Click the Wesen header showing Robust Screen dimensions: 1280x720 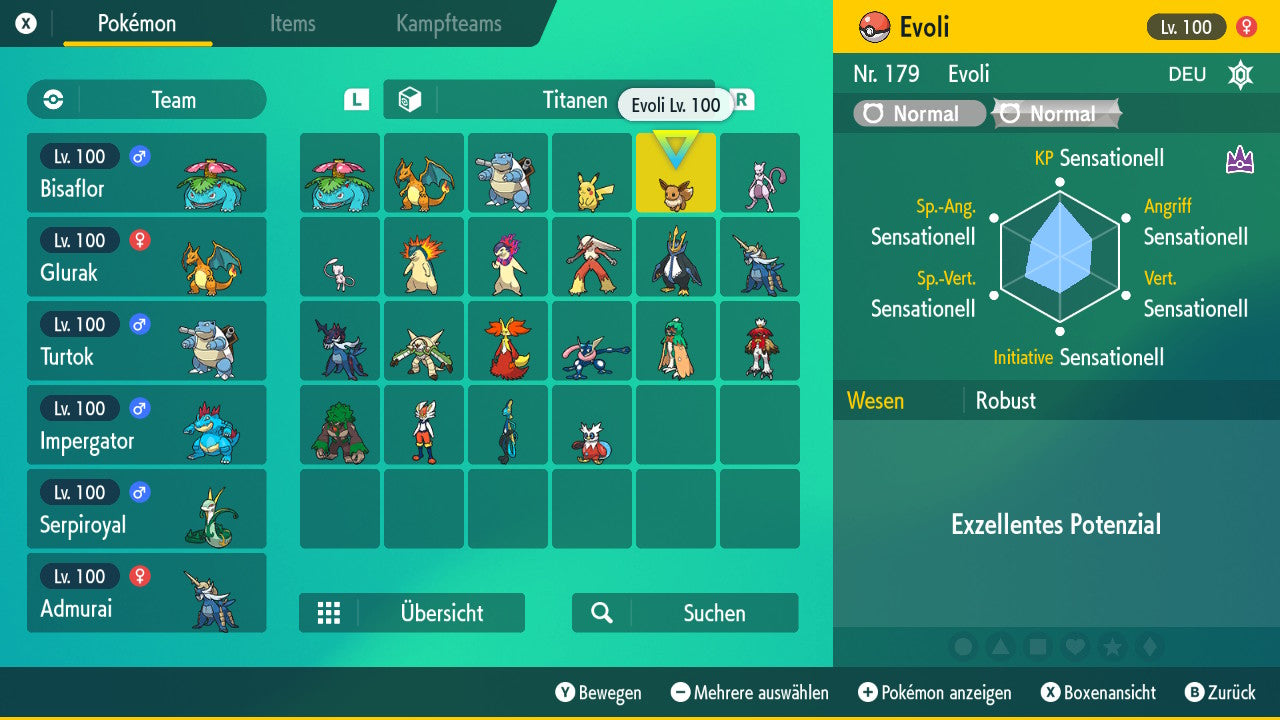coord(876,400)
